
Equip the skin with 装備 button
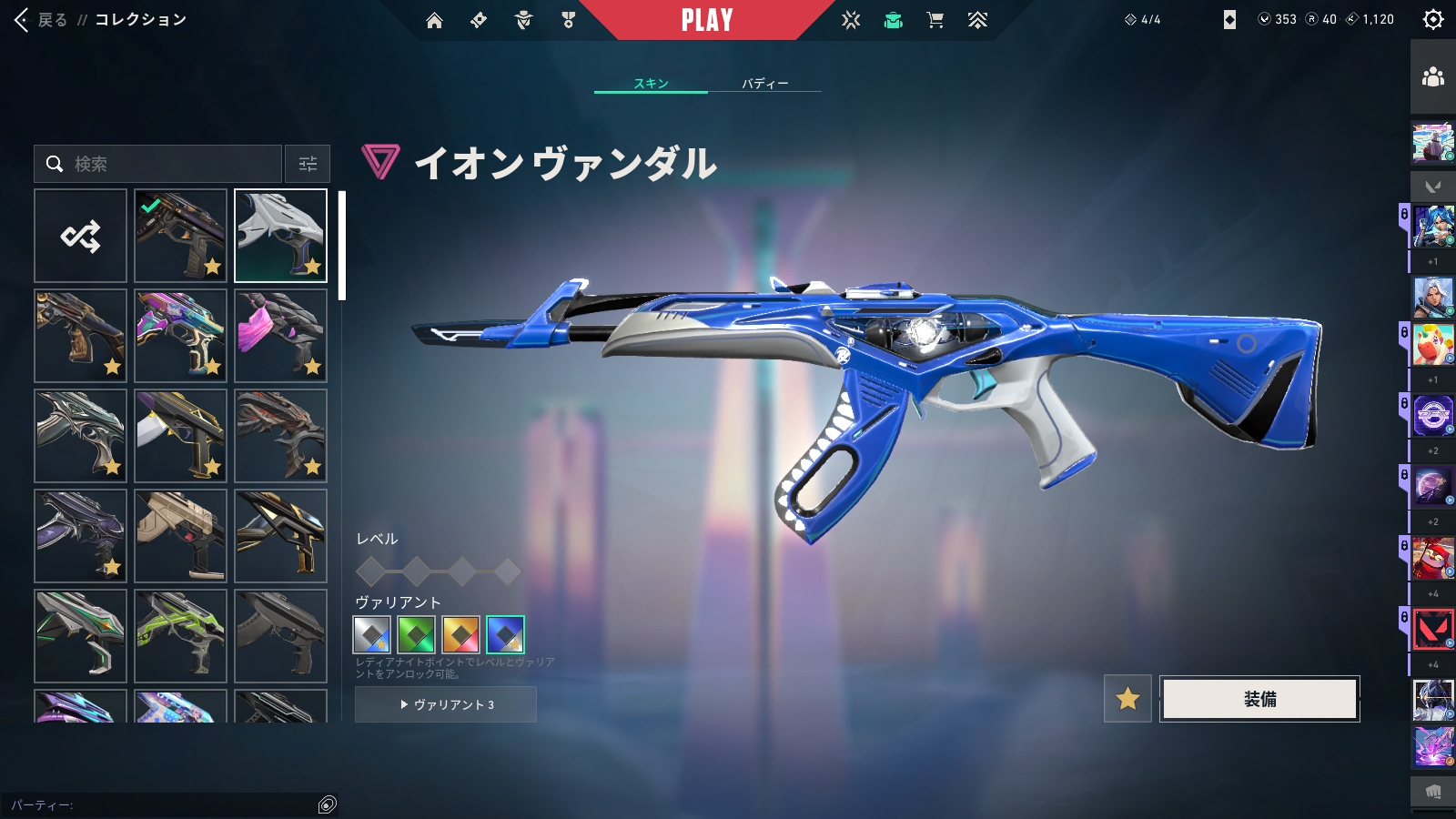pyautogui.click(x=1259, y=699)
